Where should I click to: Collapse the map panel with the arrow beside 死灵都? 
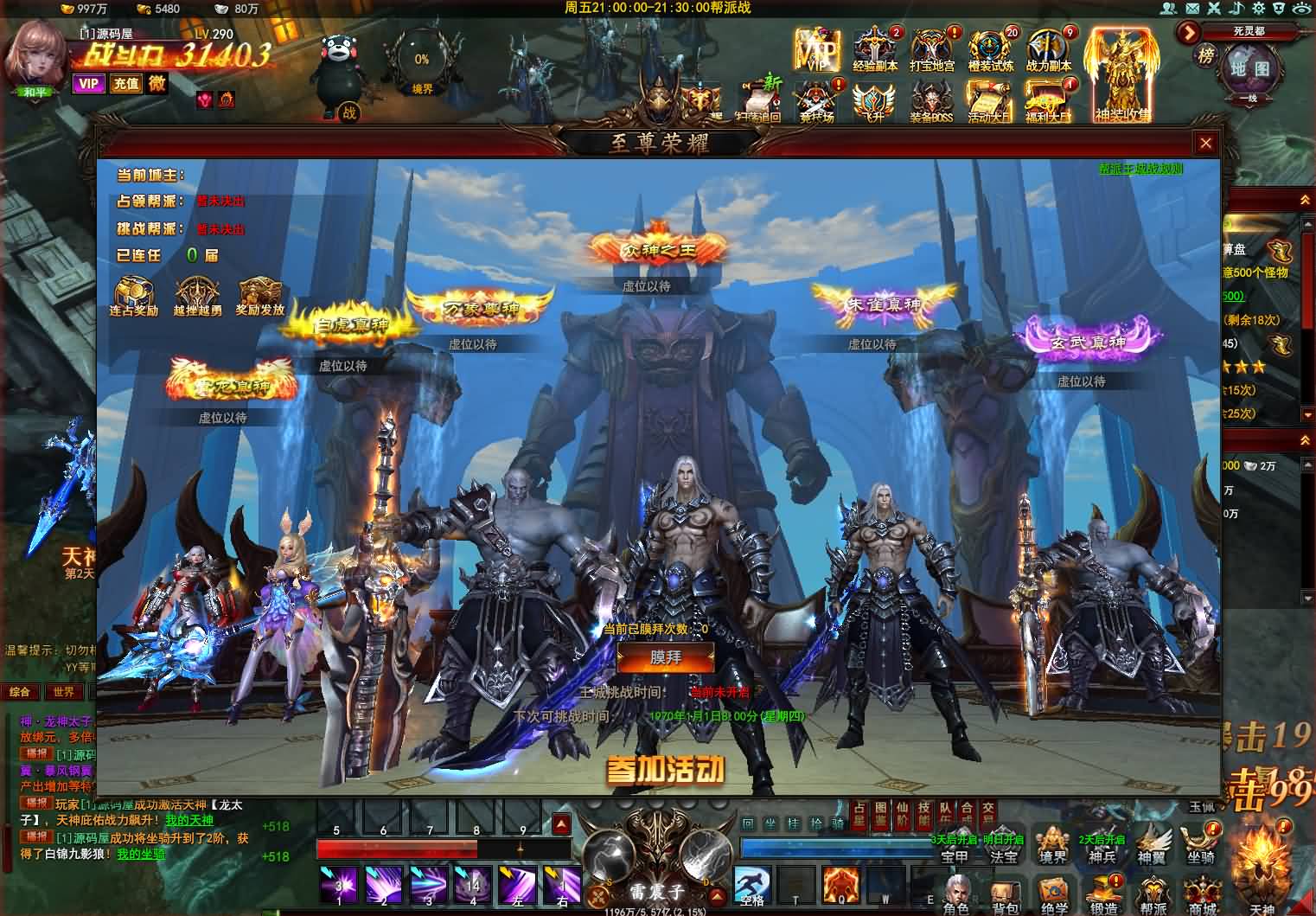[1188, 32]
